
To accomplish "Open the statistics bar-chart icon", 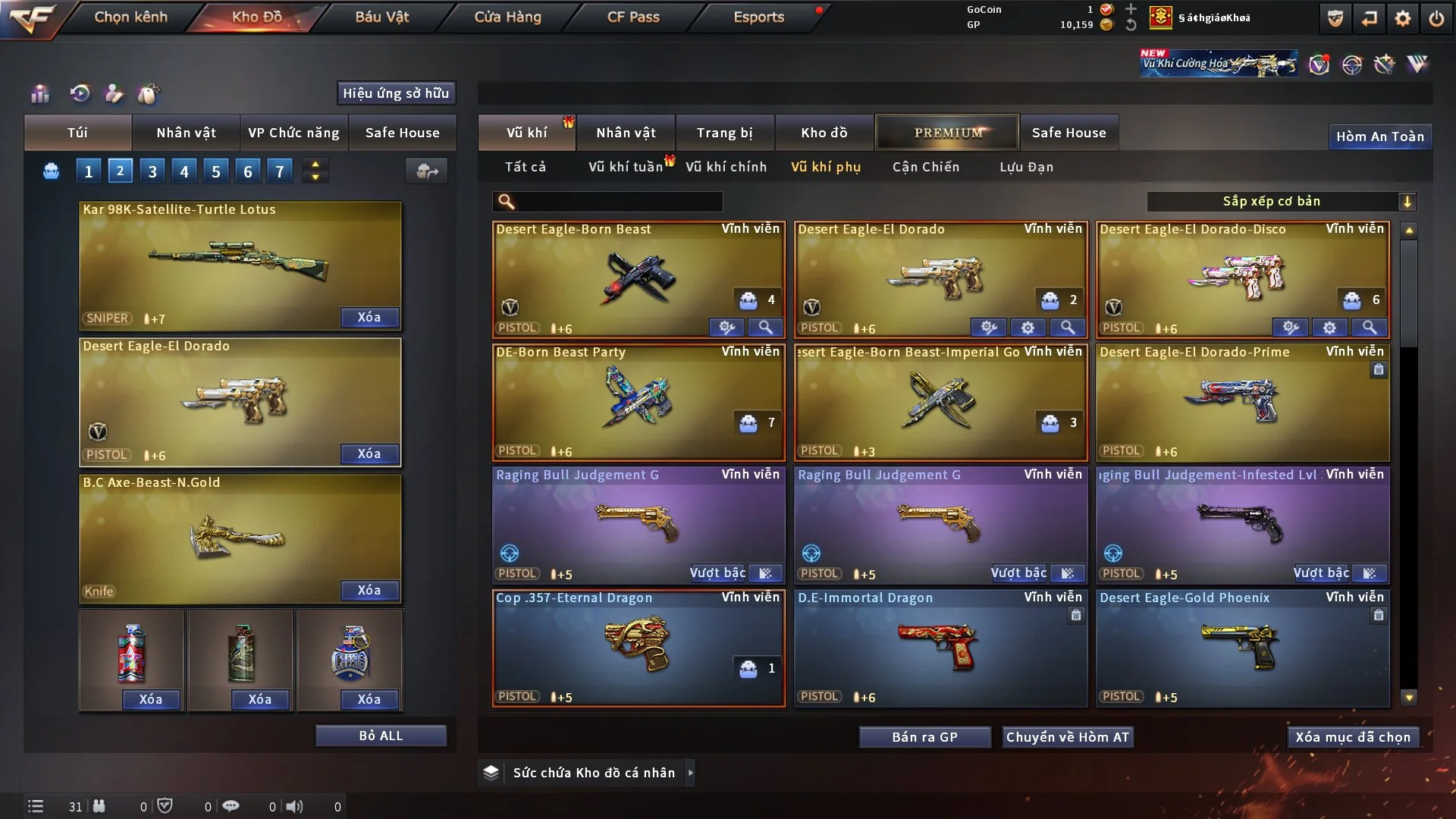I will (x=39, y=94).
